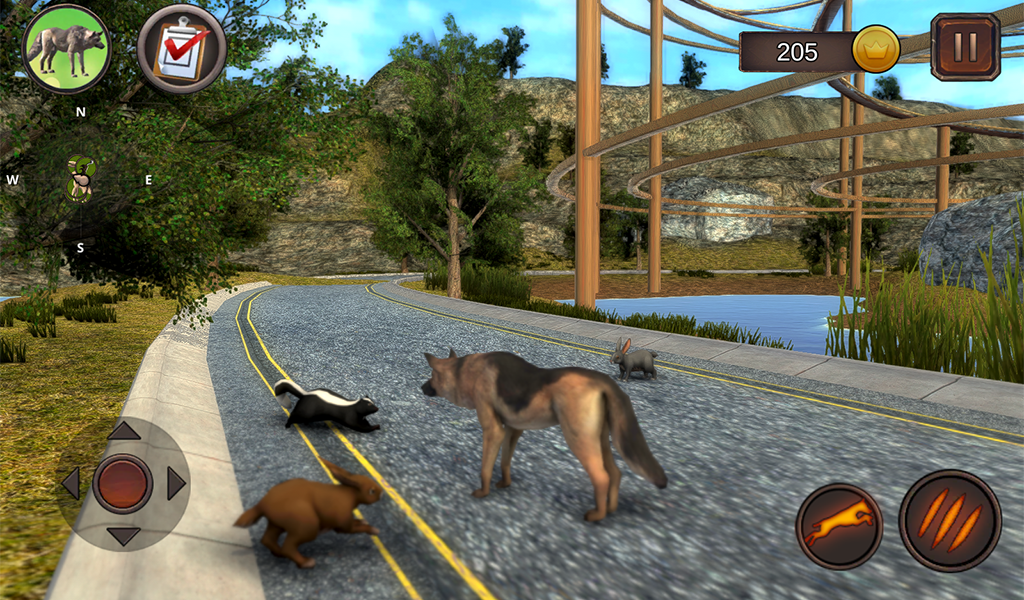Tap the left arrow on the d-pad
Image resolution: width=1024 pixels, height=600 pixels.
coord(70,484)
